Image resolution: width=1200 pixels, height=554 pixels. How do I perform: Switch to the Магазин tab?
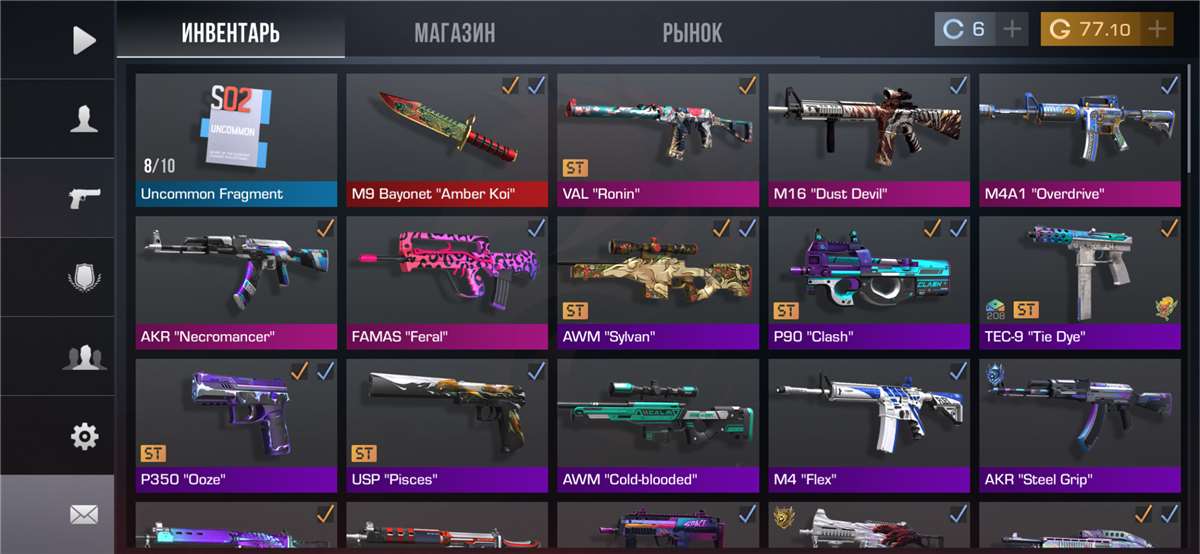click(454, 32)
